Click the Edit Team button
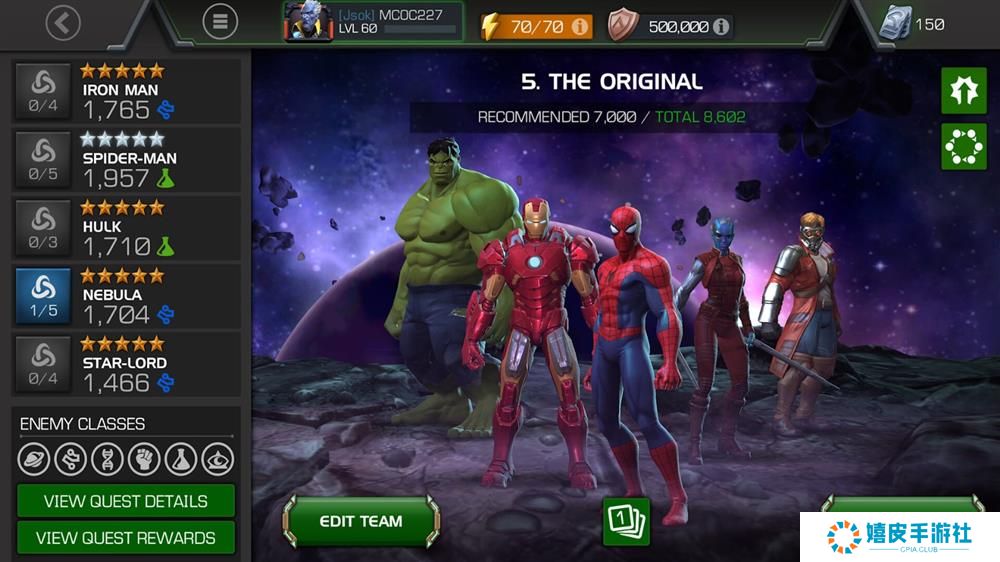Screen dimensions: 1000x562 [x=361, y=521]
